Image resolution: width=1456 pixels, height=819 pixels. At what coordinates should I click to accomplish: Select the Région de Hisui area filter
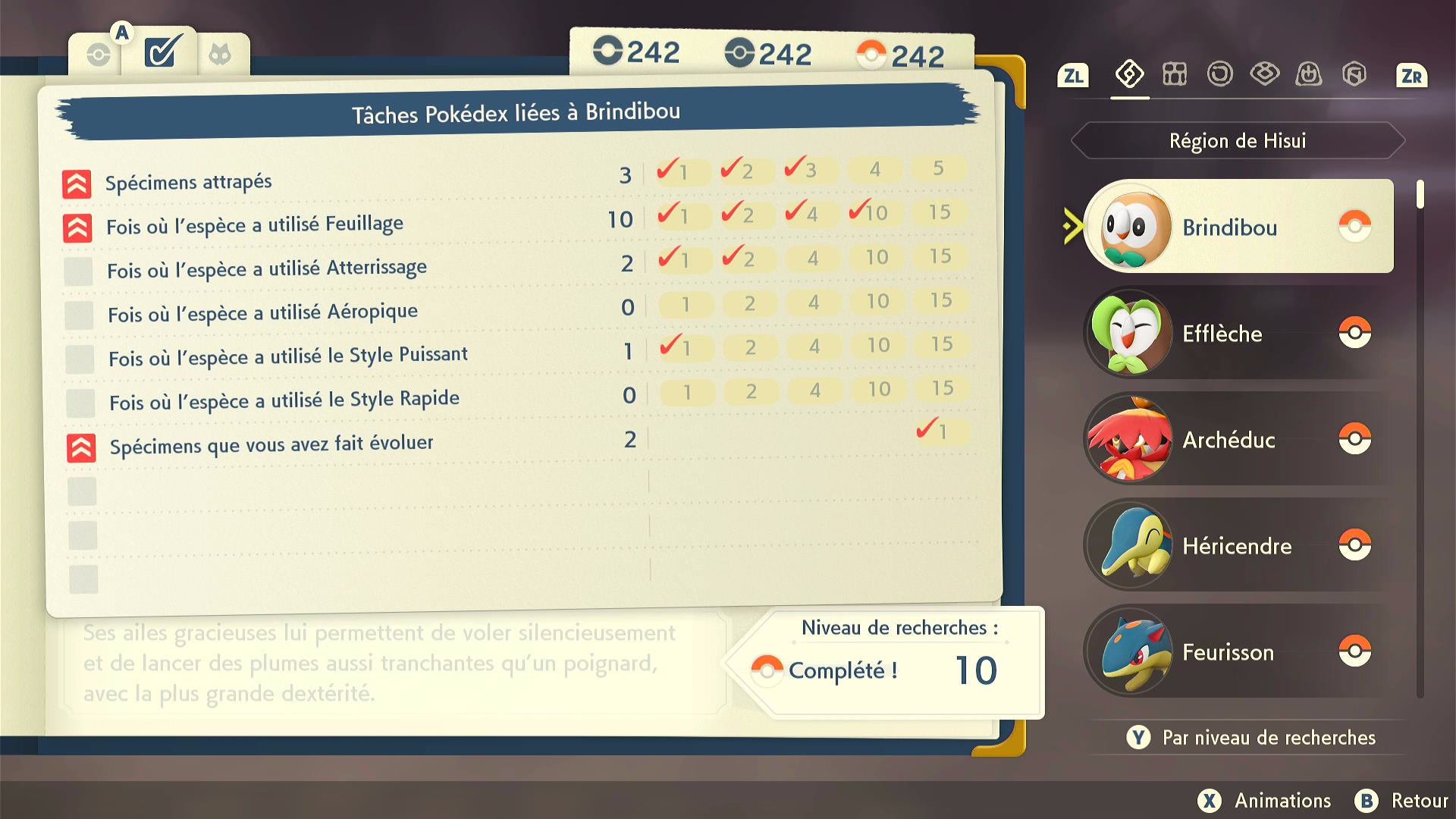coord(1238,141)
